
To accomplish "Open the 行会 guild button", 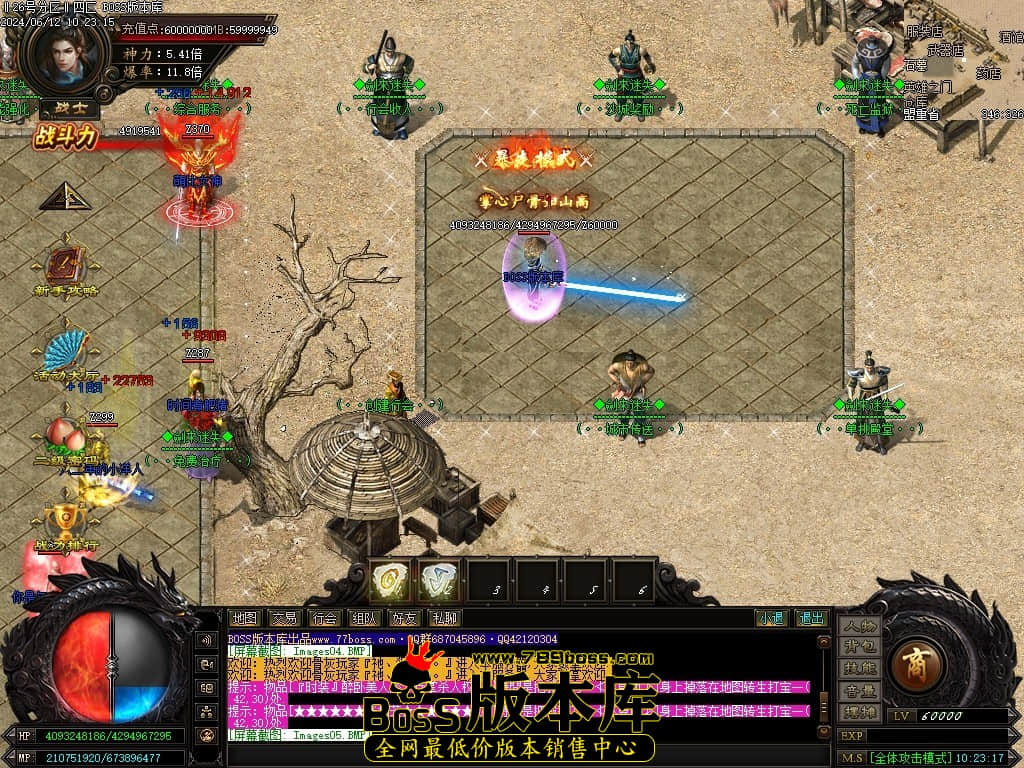I will tap(323, 618).
